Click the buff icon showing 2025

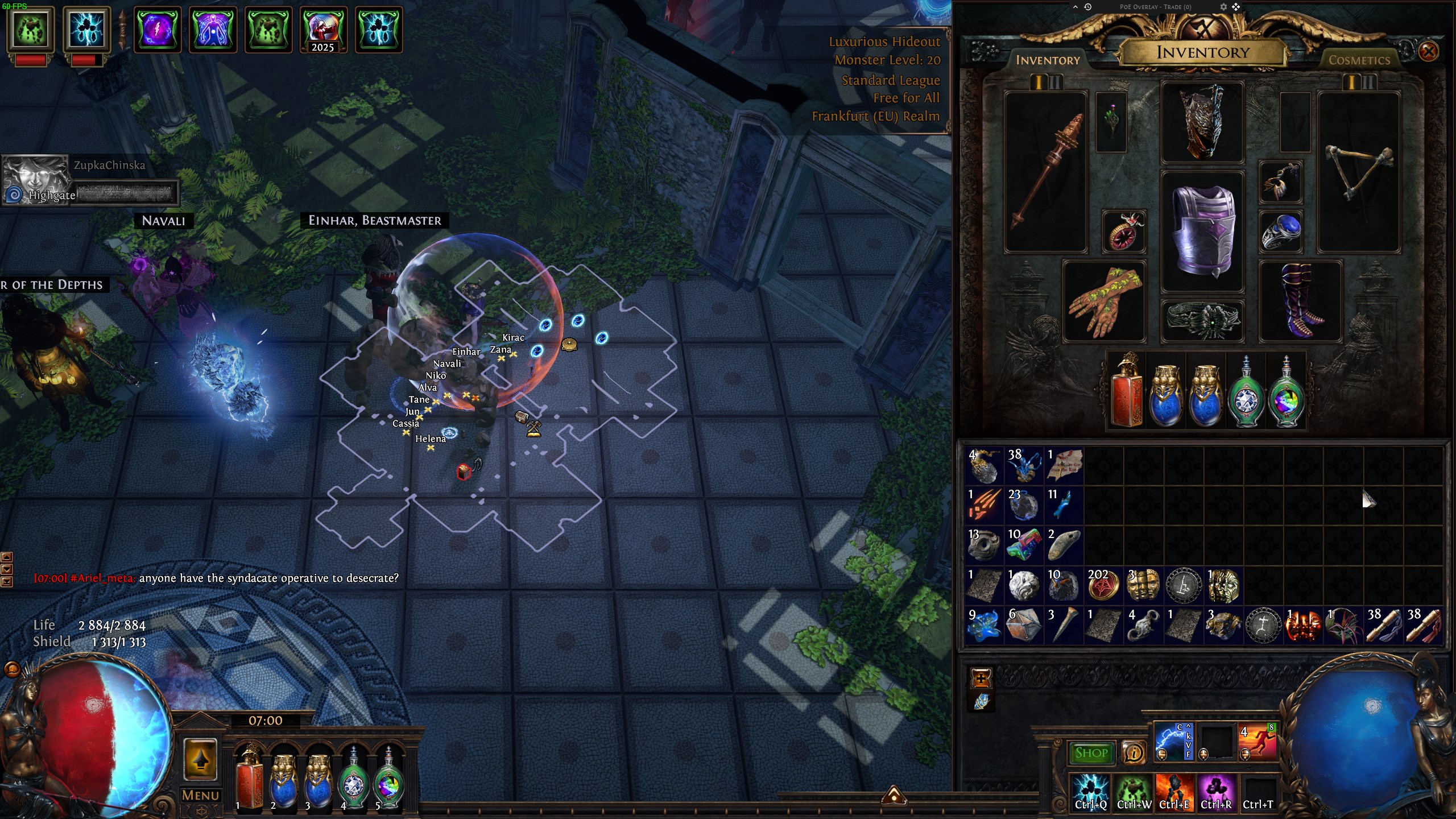(x=323, y=30)
